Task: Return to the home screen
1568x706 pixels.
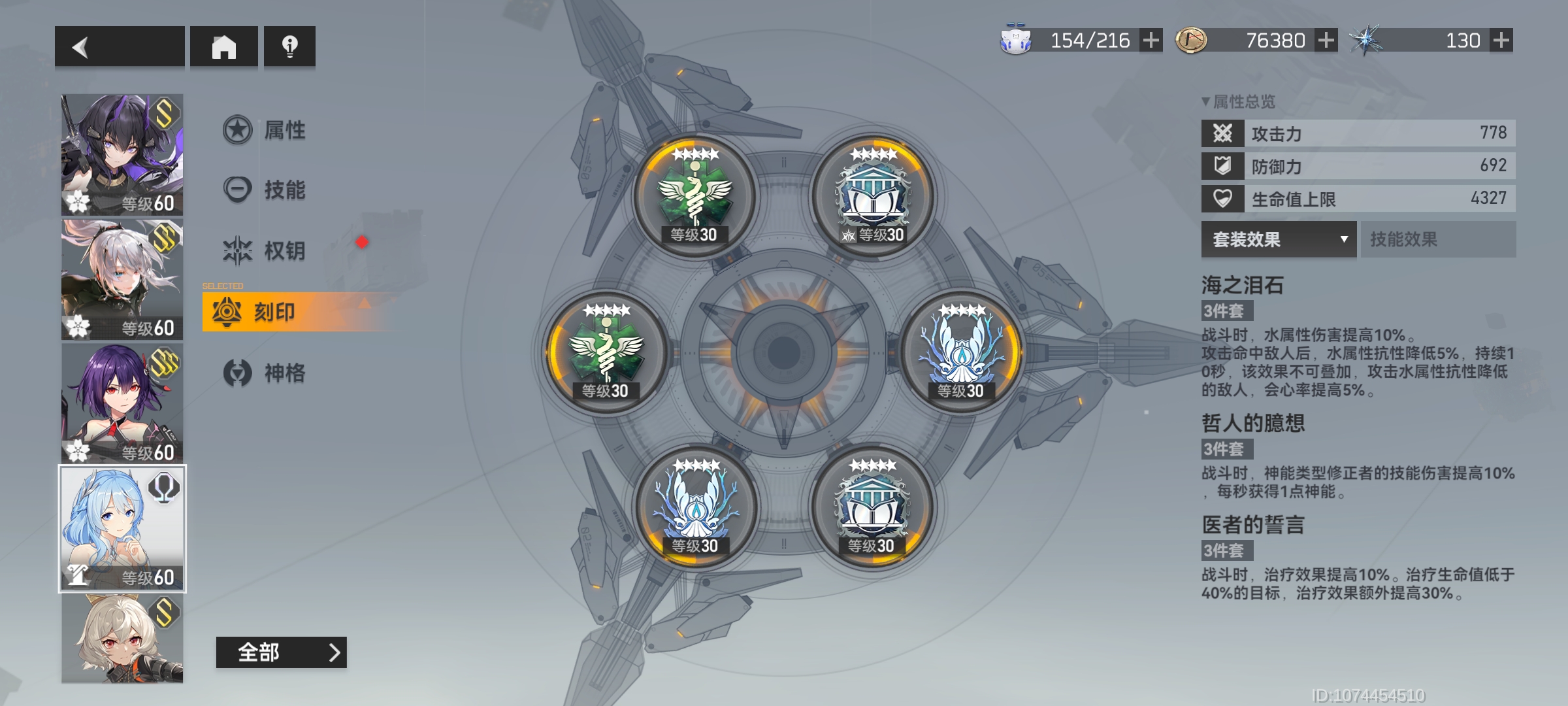Action: click(223, 46)
